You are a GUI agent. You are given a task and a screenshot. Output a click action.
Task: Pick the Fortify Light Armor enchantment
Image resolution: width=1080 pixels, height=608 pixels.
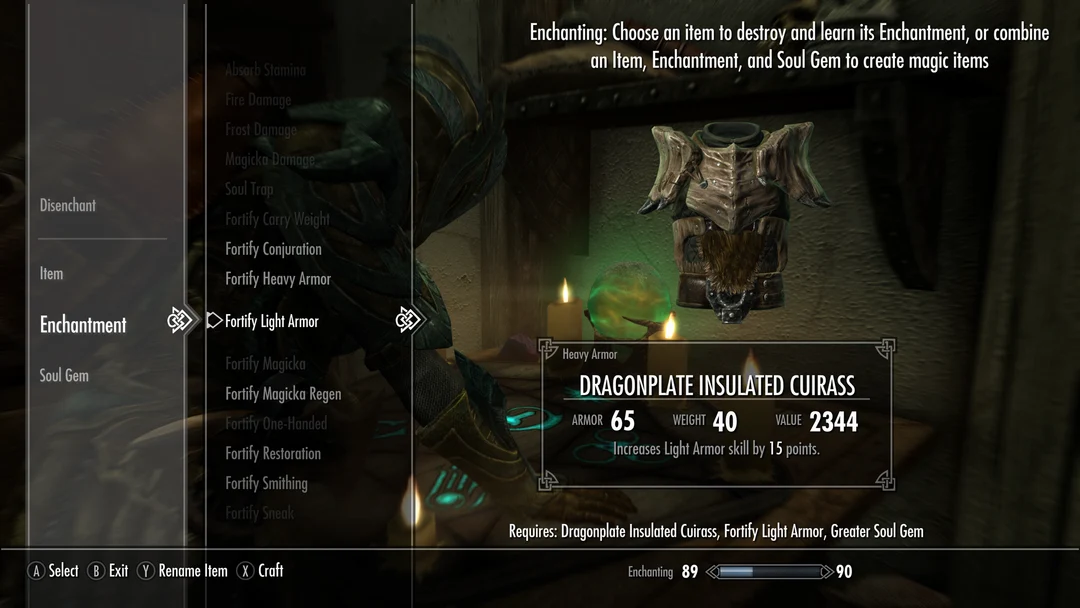coord(272,321)
